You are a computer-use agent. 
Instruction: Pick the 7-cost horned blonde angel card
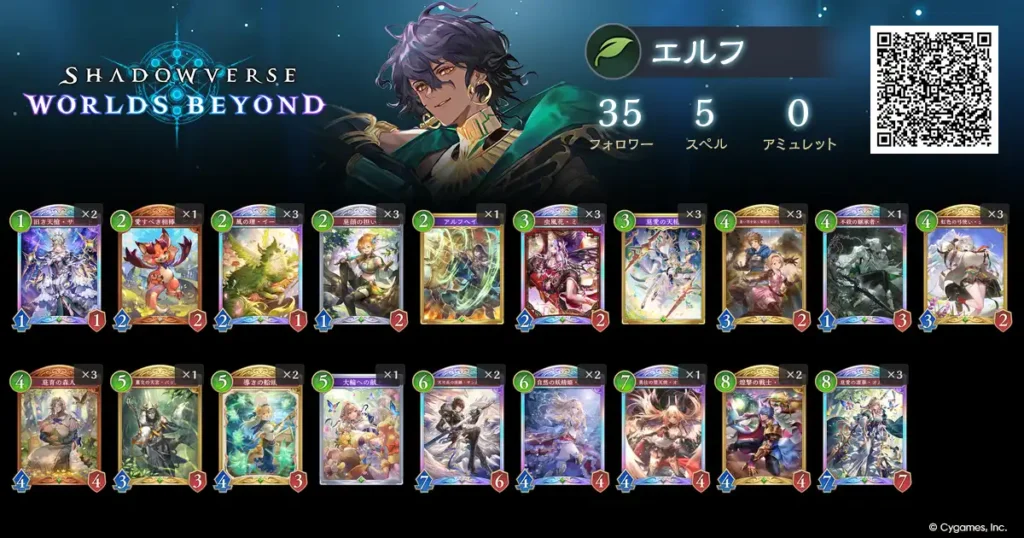662,428
